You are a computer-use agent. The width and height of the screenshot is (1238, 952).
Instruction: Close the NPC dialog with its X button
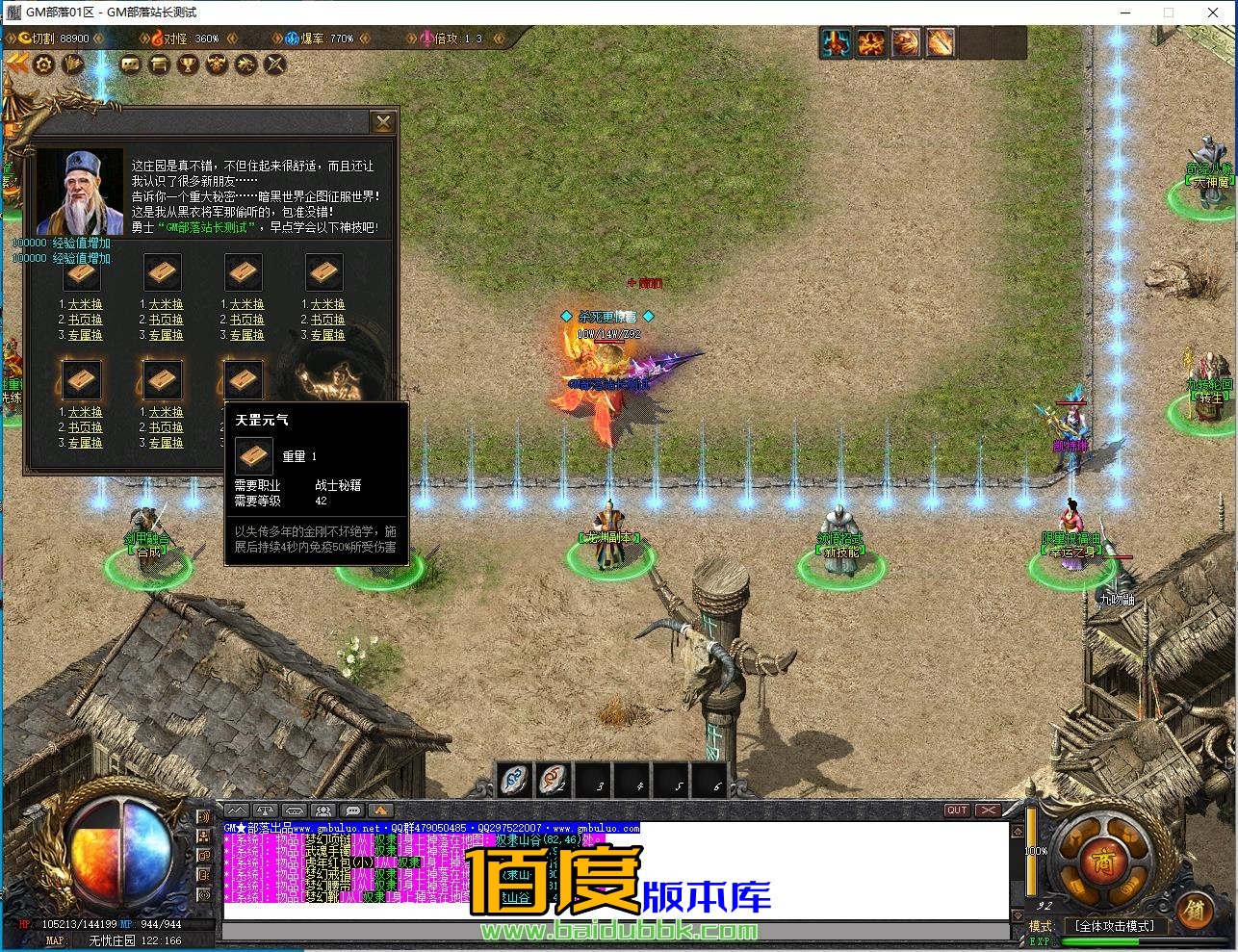383,121
